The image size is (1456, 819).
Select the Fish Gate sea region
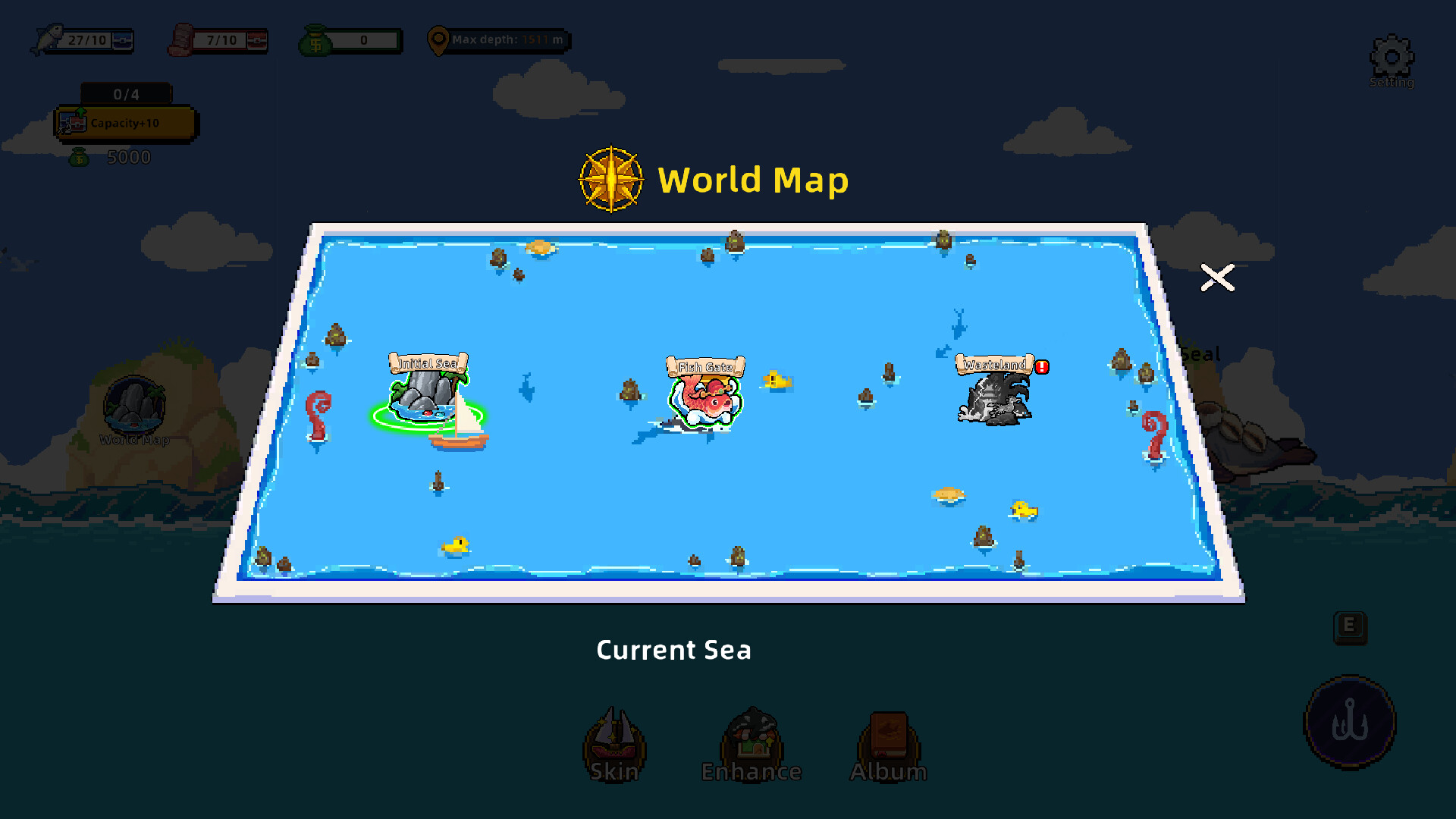pyautogui.click(x=705, y=398)
